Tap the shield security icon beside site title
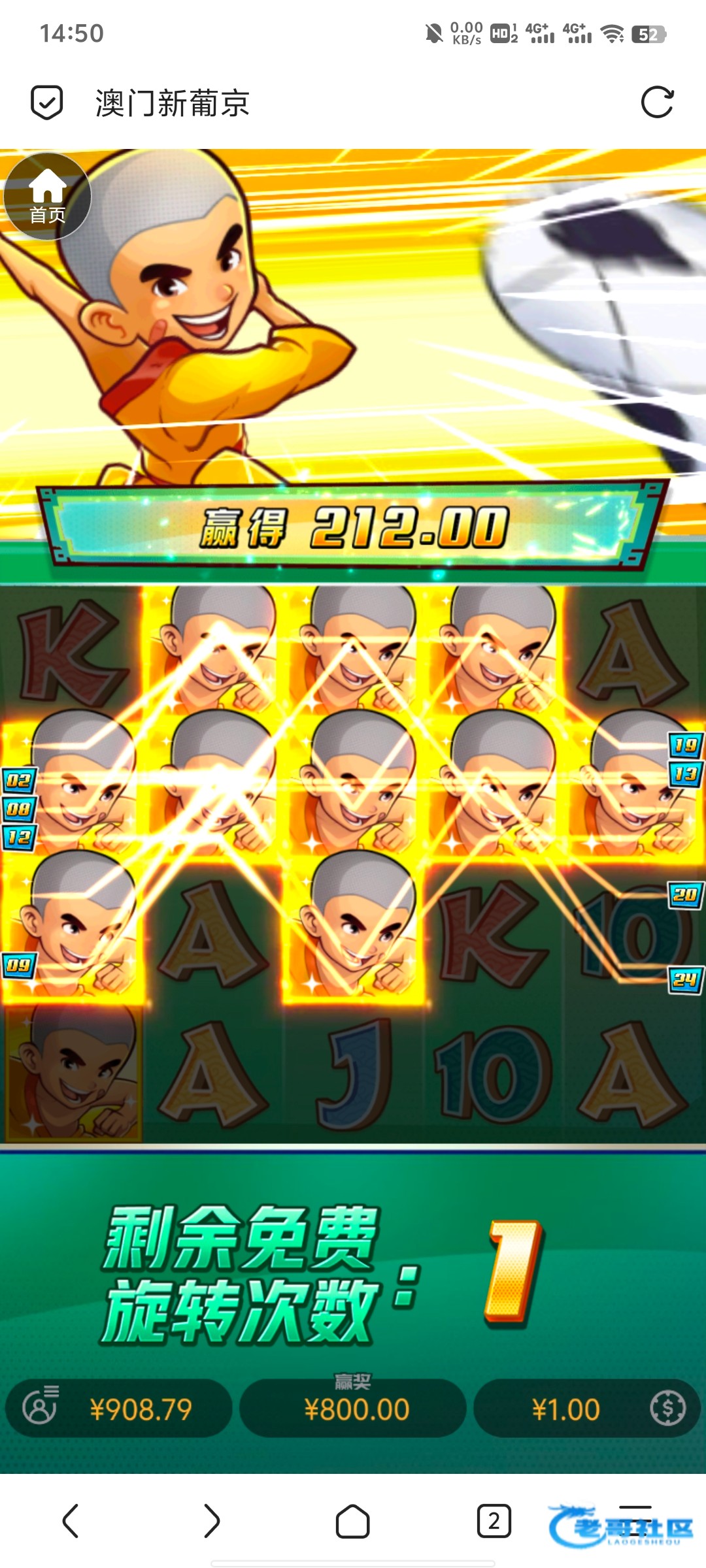This screenshot has height=1568, width=706. (x=47, y=103)
